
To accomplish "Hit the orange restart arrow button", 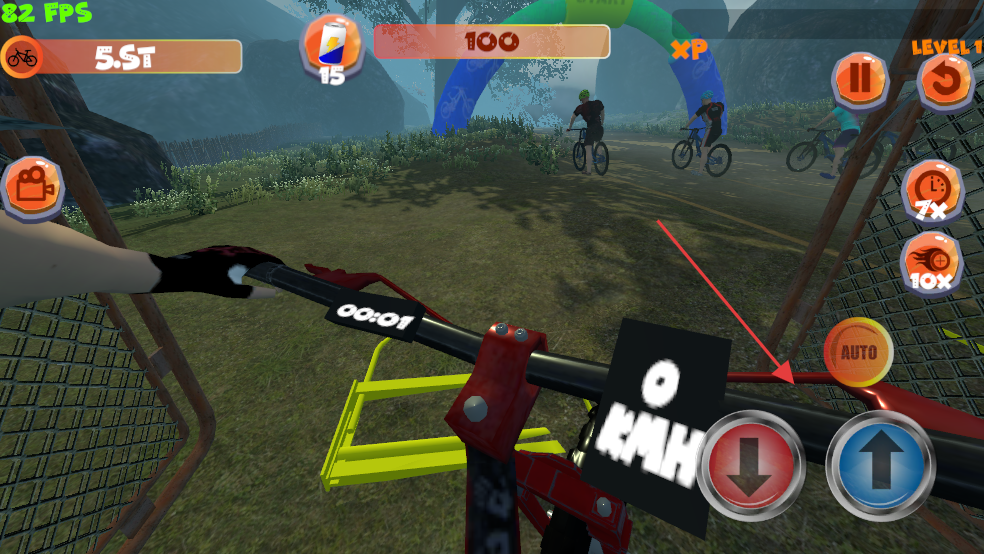I will pos(944,82).
